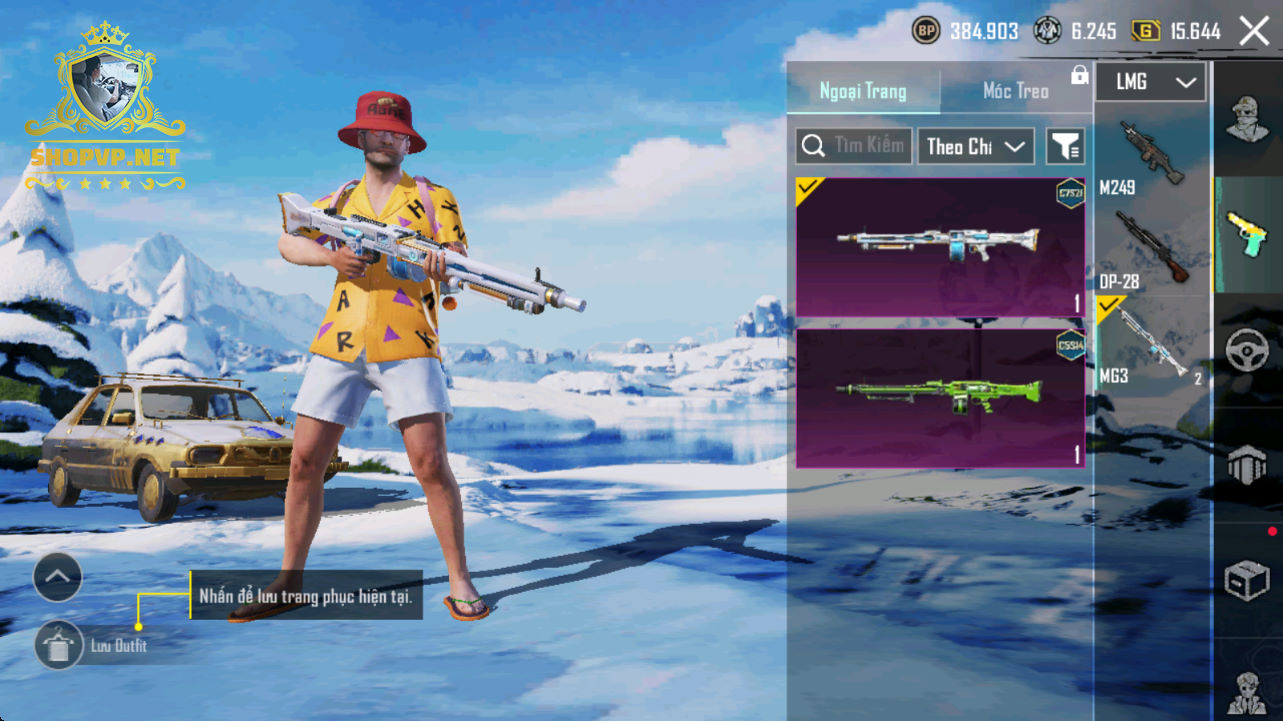The height and width of the screenshot is (721, 1283).
Task: Open the filter options icon
Action: [x=1065, y=146]
